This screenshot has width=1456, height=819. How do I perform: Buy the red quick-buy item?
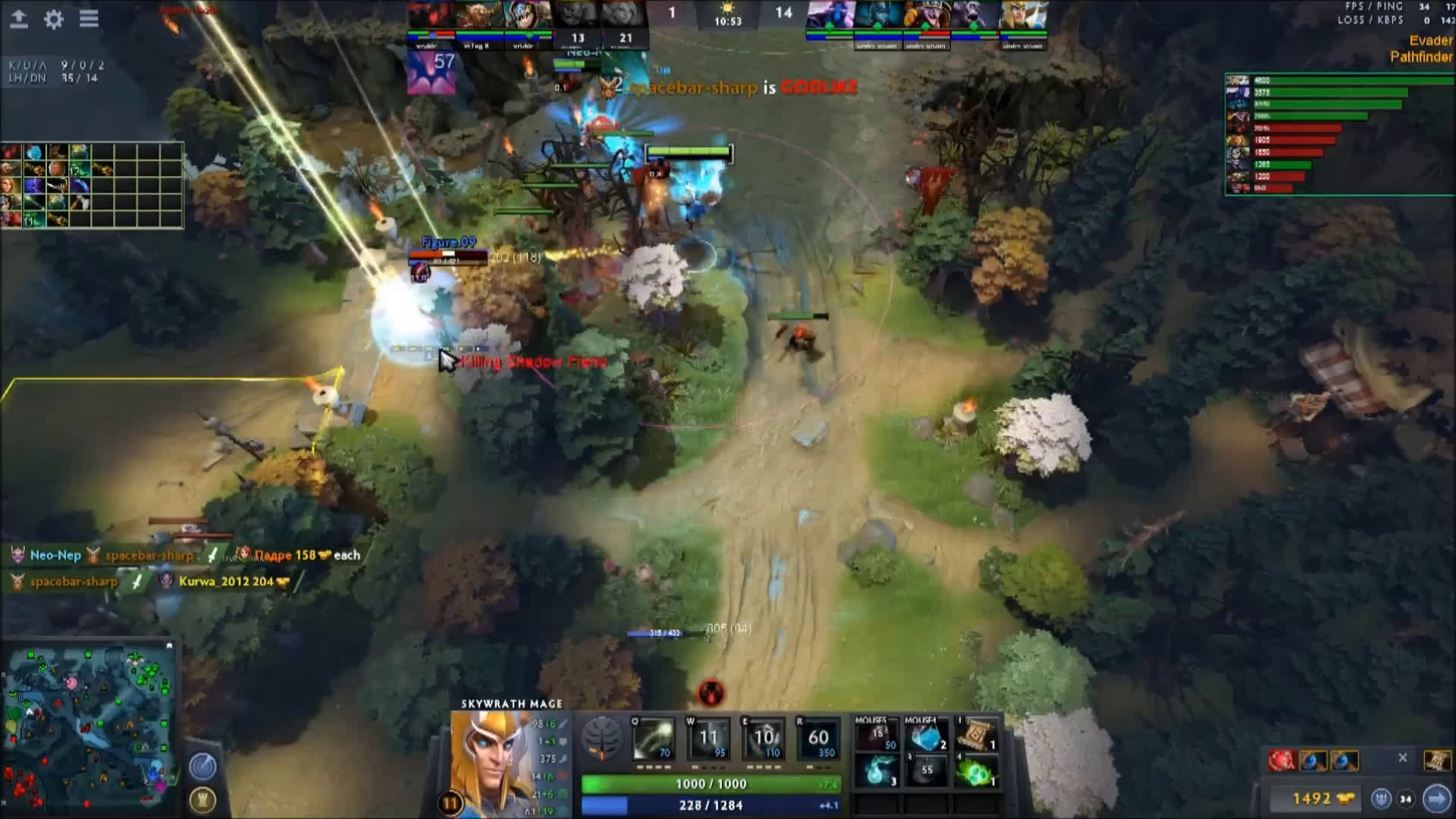(x=1282, y=760)
